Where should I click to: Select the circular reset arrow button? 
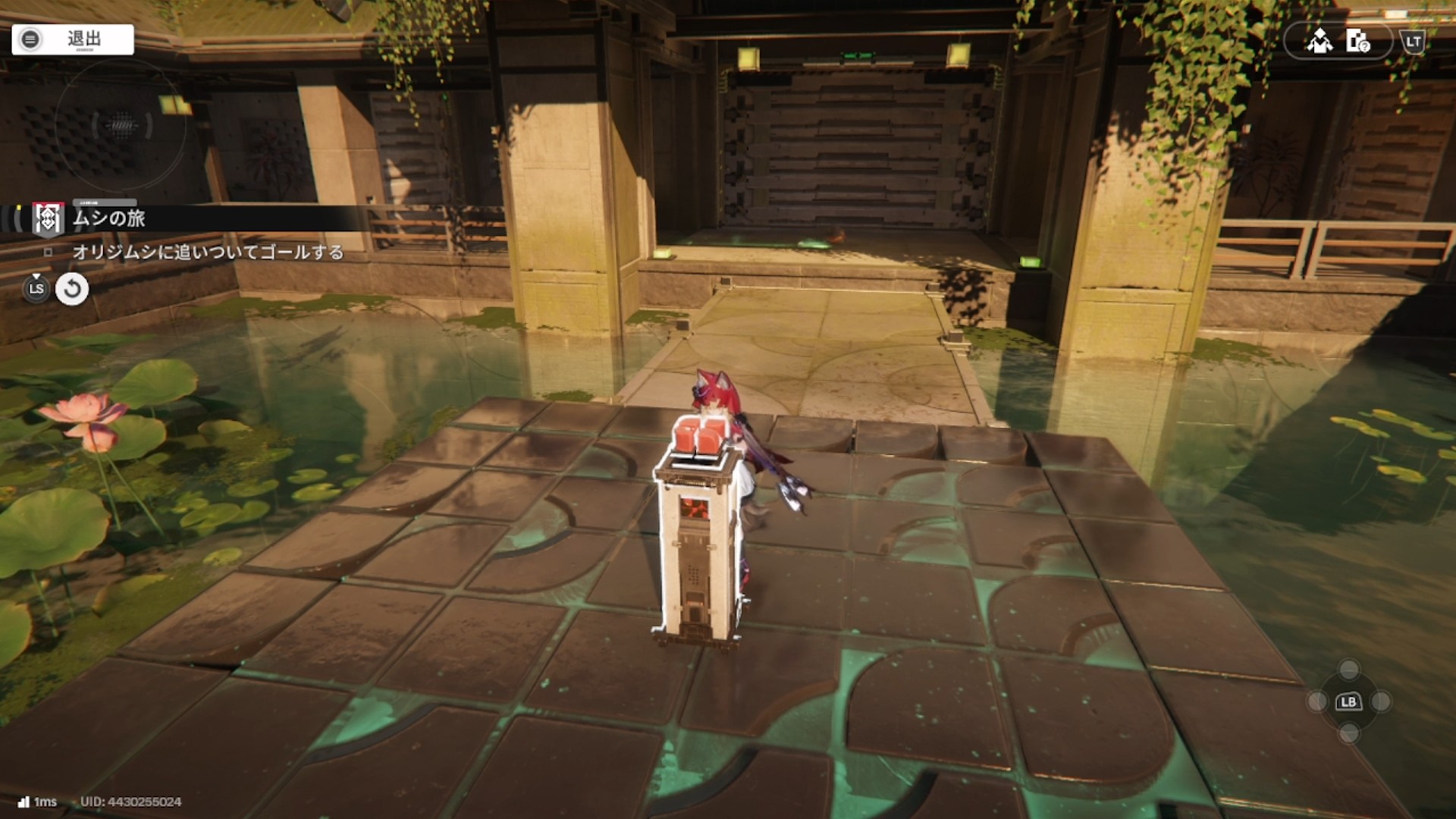pos(72,289)
